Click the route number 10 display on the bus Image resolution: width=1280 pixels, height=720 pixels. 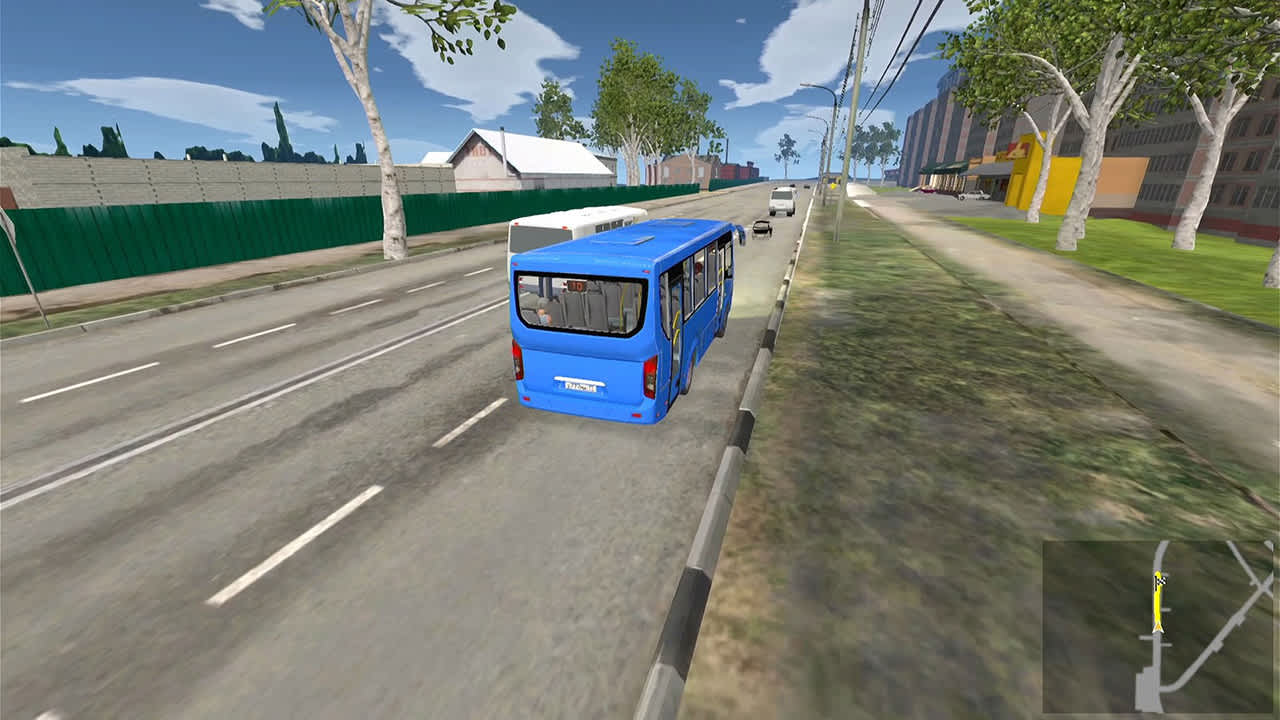(576, 284)
